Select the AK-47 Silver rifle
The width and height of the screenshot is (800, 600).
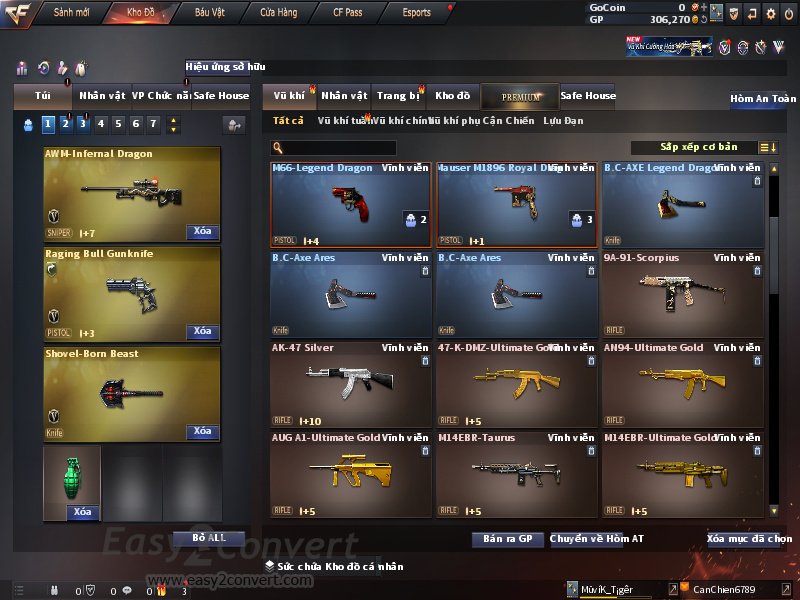[350, 384]
